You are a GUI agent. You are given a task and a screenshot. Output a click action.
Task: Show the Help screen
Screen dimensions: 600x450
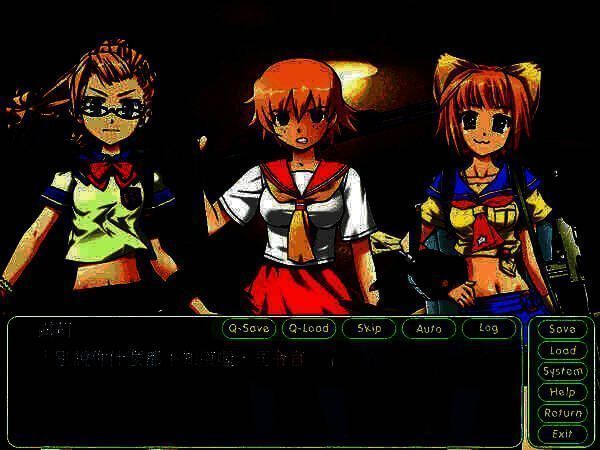point(562,392)
